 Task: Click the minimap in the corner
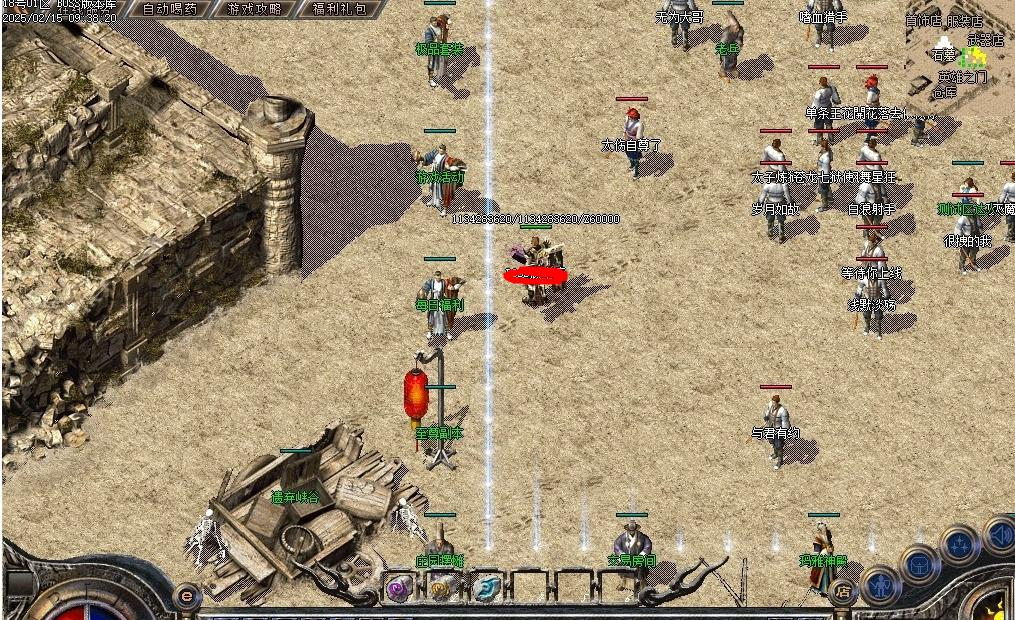tap(960, 55)
